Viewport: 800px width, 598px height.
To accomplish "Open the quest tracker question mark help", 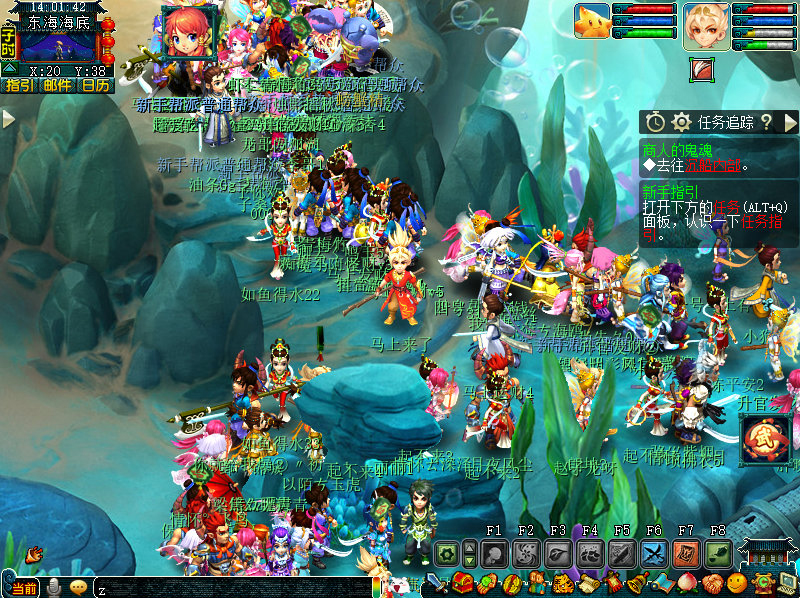I will click(766, 122).
